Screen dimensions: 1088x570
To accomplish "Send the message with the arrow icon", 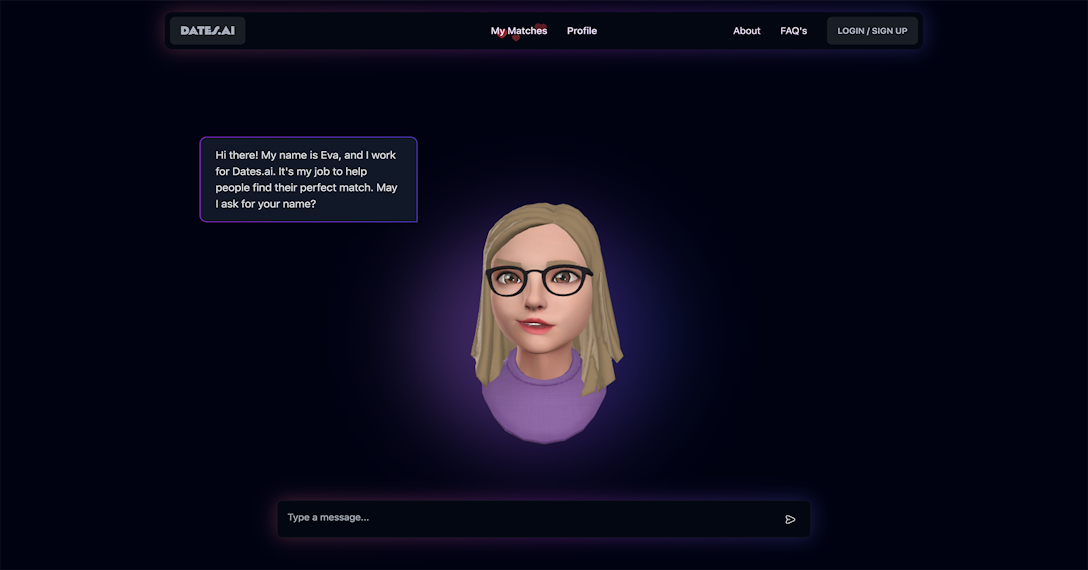I will pyautogui.click(x=790, y=519).
